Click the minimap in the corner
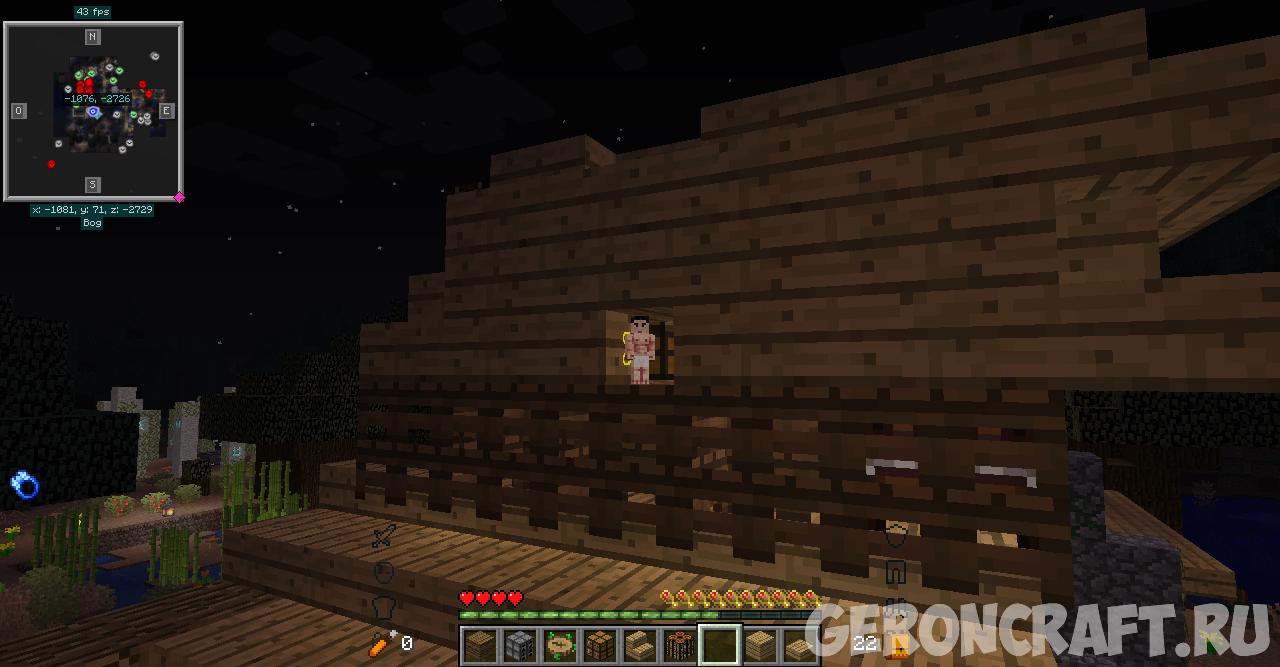 [x=93, y=111]
